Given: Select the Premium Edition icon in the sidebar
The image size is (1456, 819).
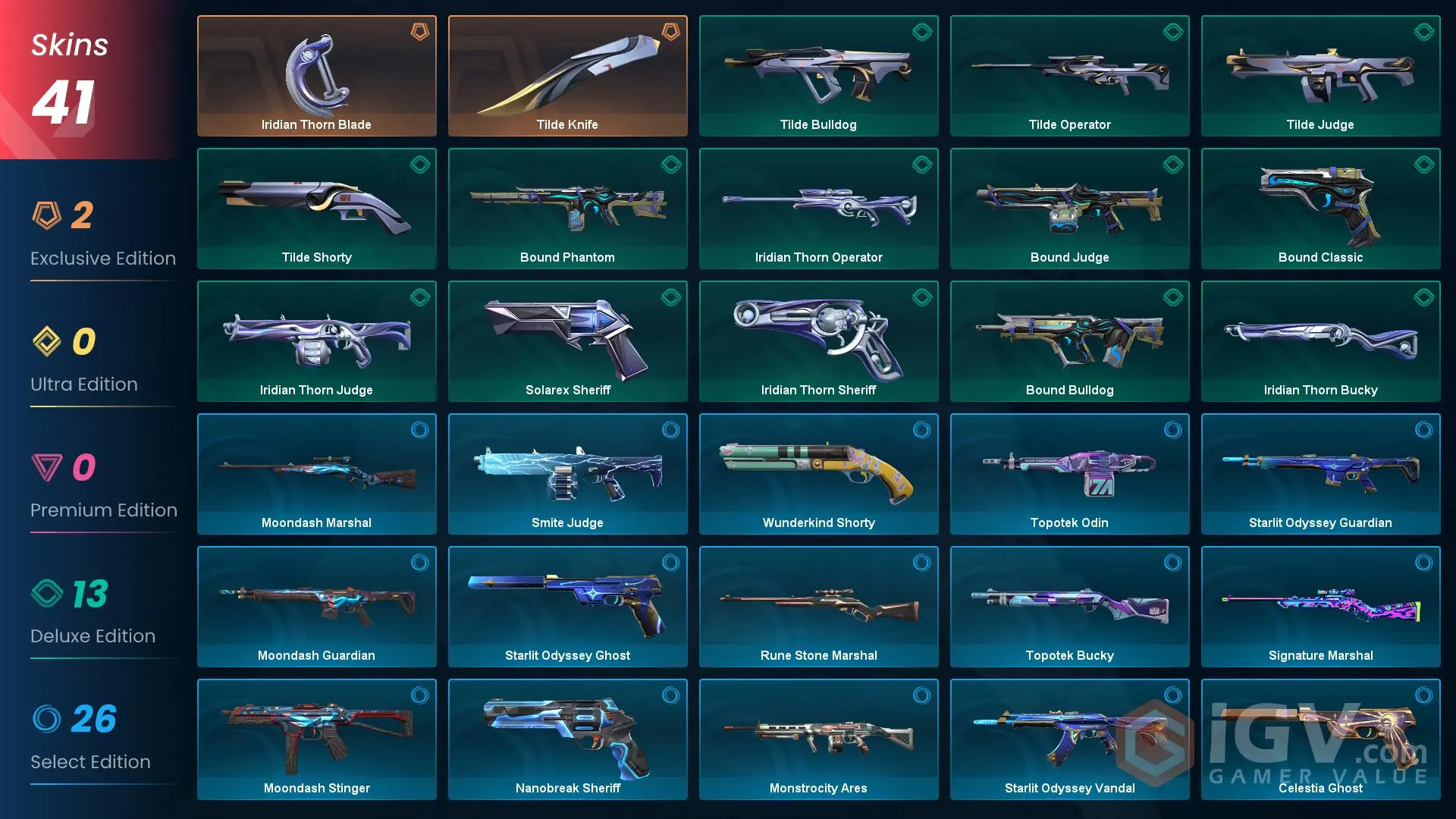Looking at the screenshot, I should tap(49, 469).
